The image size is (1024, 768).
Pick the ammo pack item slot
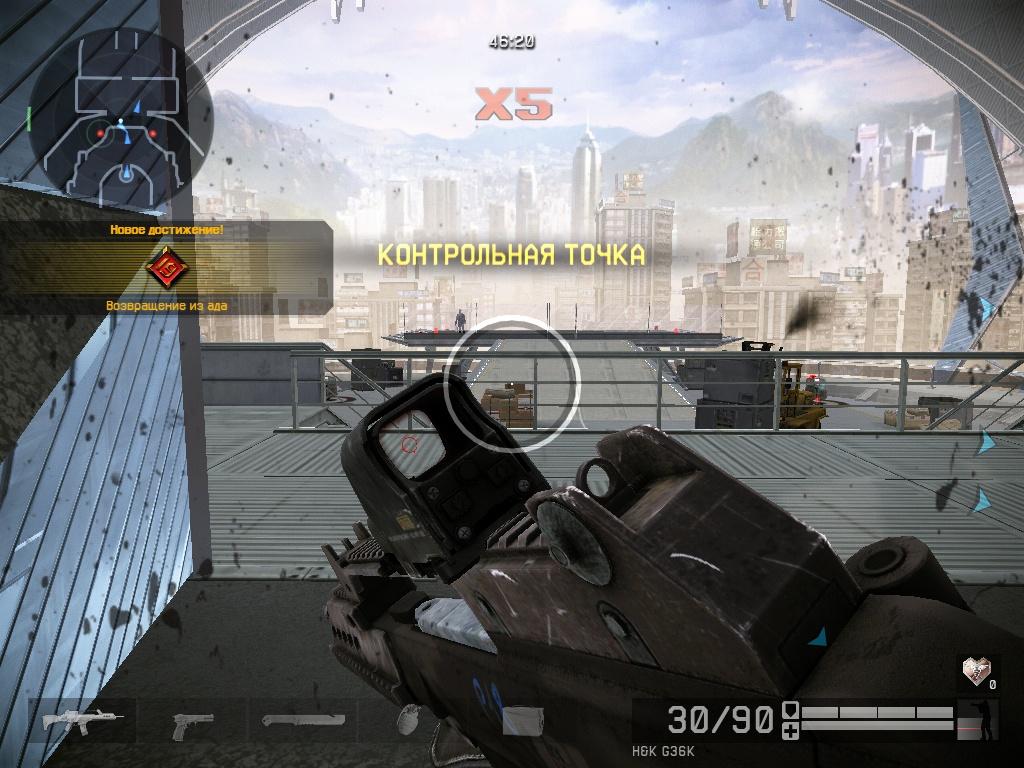coord(521,722)
